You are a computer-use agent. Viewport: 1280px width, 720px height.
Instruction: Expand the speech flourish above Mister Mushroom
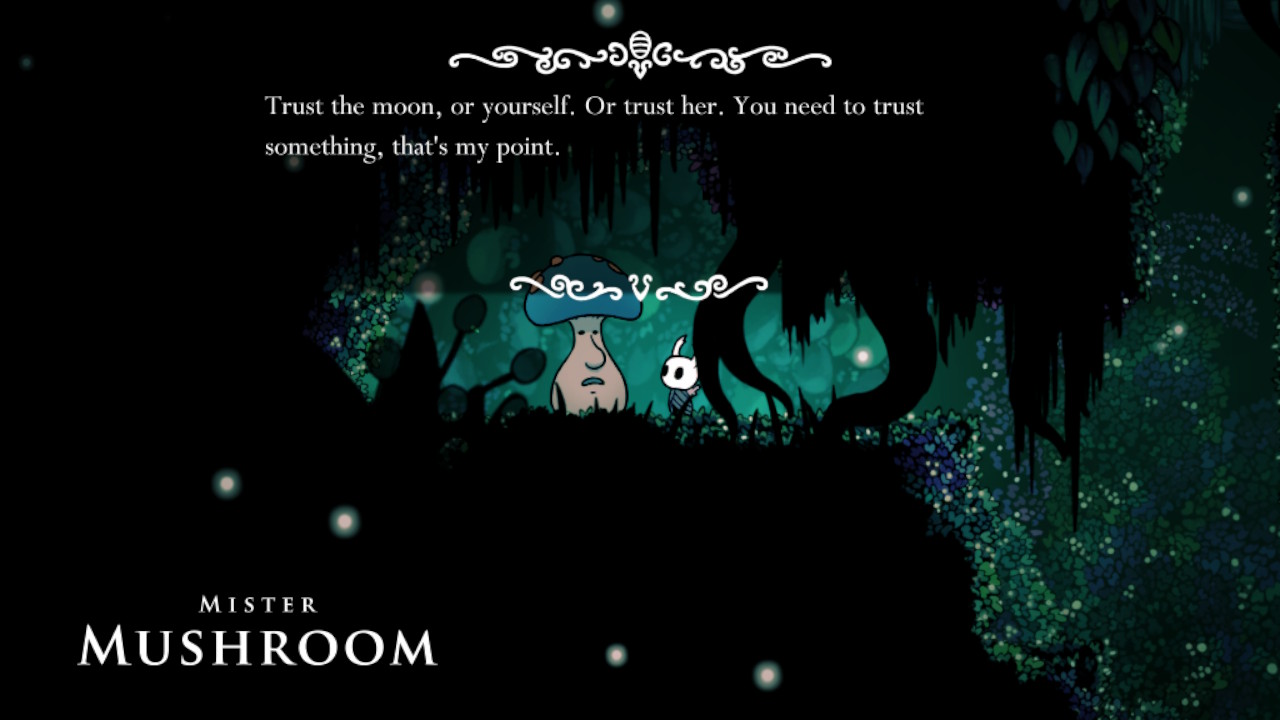(639, 287)
